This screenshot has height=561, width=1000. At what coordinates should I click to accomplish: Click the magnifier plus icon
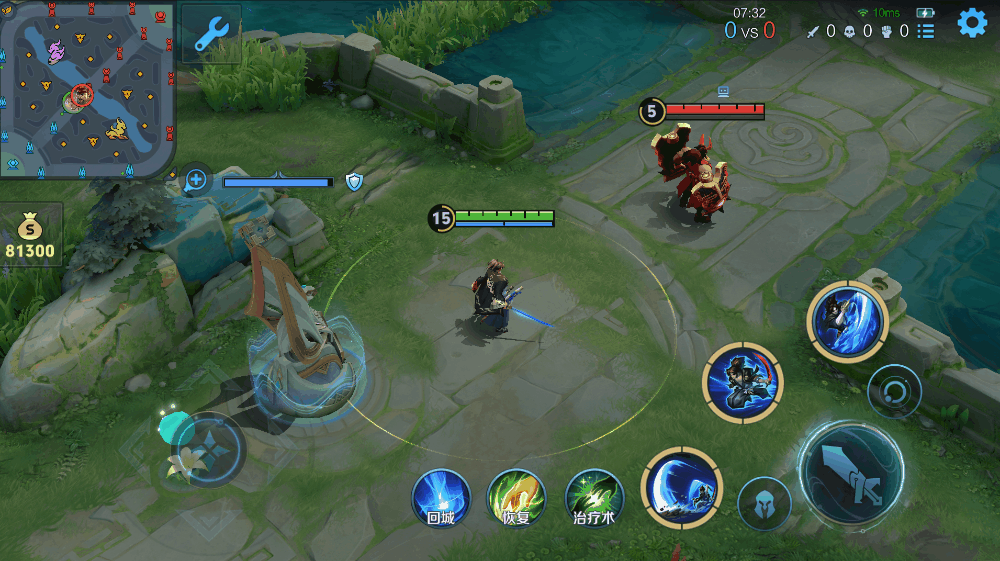(x=196, y=180)
